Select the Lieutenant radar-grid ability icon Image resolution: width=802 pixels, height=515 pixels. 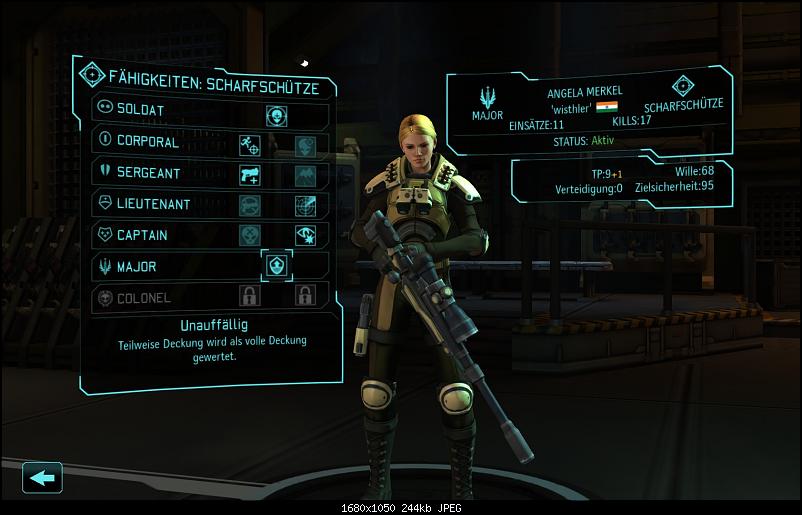click(305, 206)
